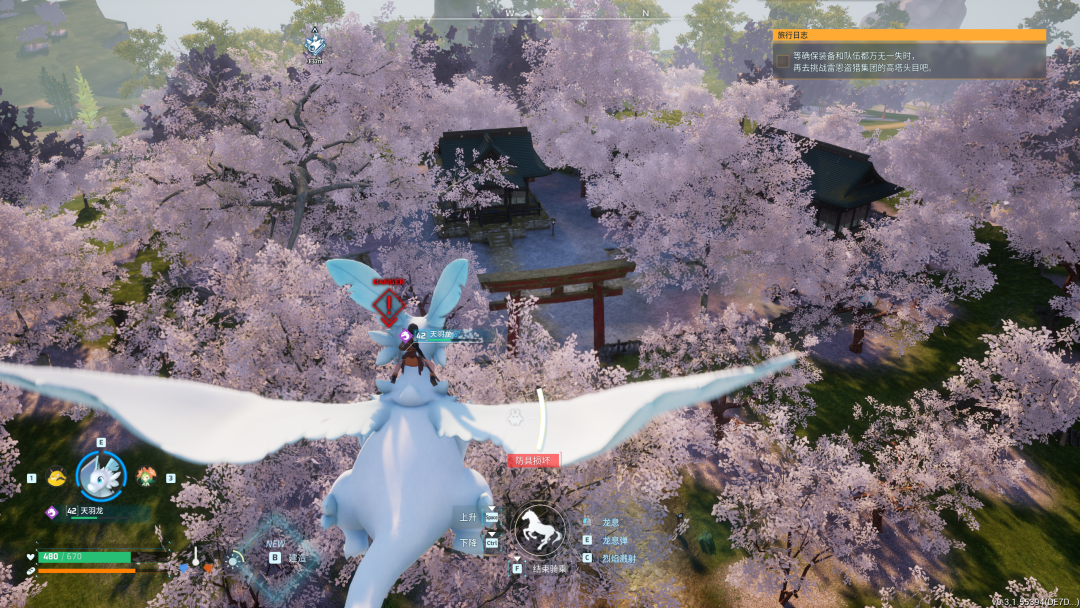The width and height of the screenshot is (1080, 608).
Task: Use the 龙息弹 skill
Action: [613, 540]
